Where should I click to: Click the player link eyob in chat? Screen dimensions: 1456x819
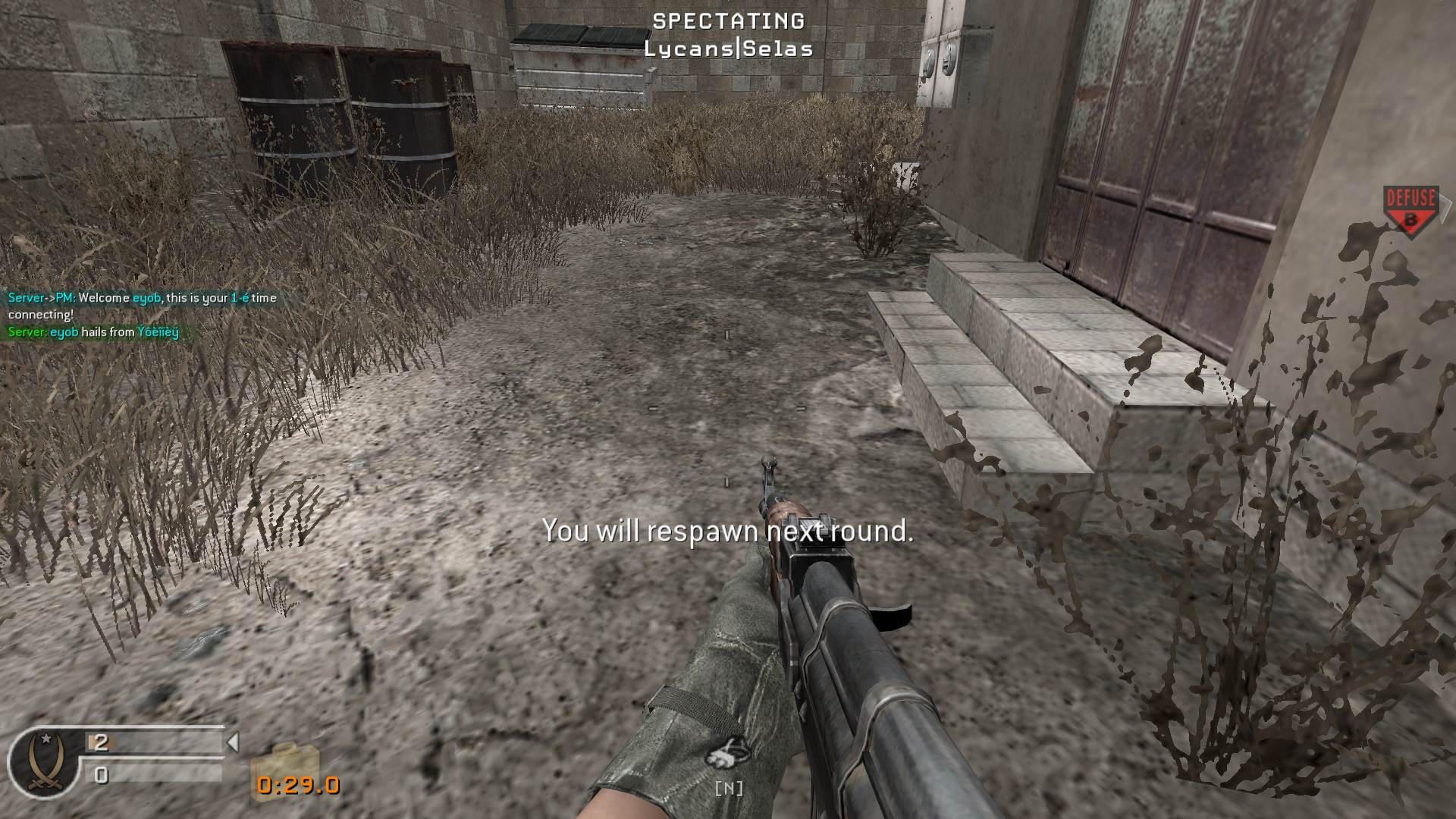point(149,298)
